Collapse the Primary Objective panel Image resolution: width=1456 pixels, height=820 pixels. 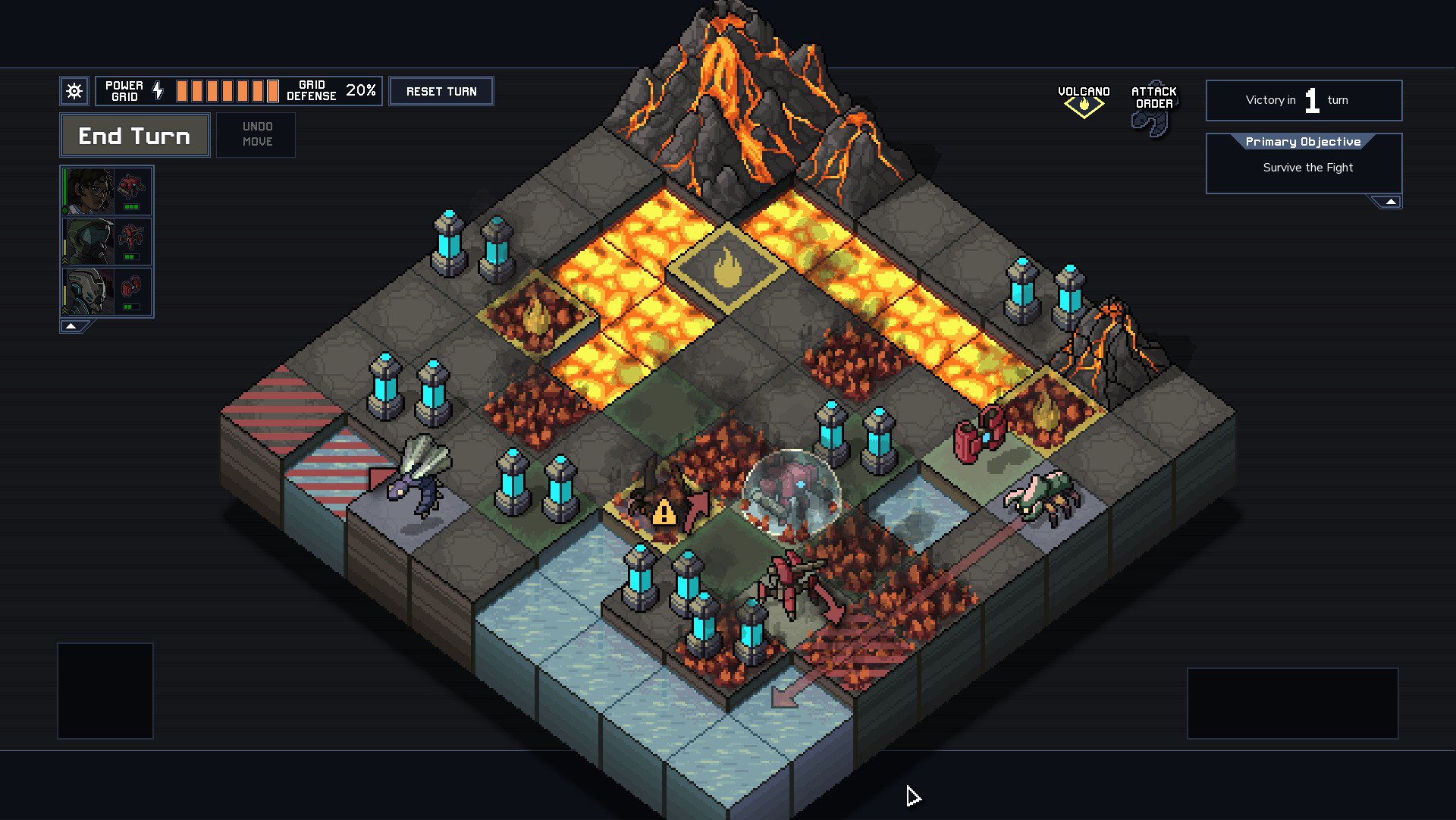click(x=1390, y=202)
